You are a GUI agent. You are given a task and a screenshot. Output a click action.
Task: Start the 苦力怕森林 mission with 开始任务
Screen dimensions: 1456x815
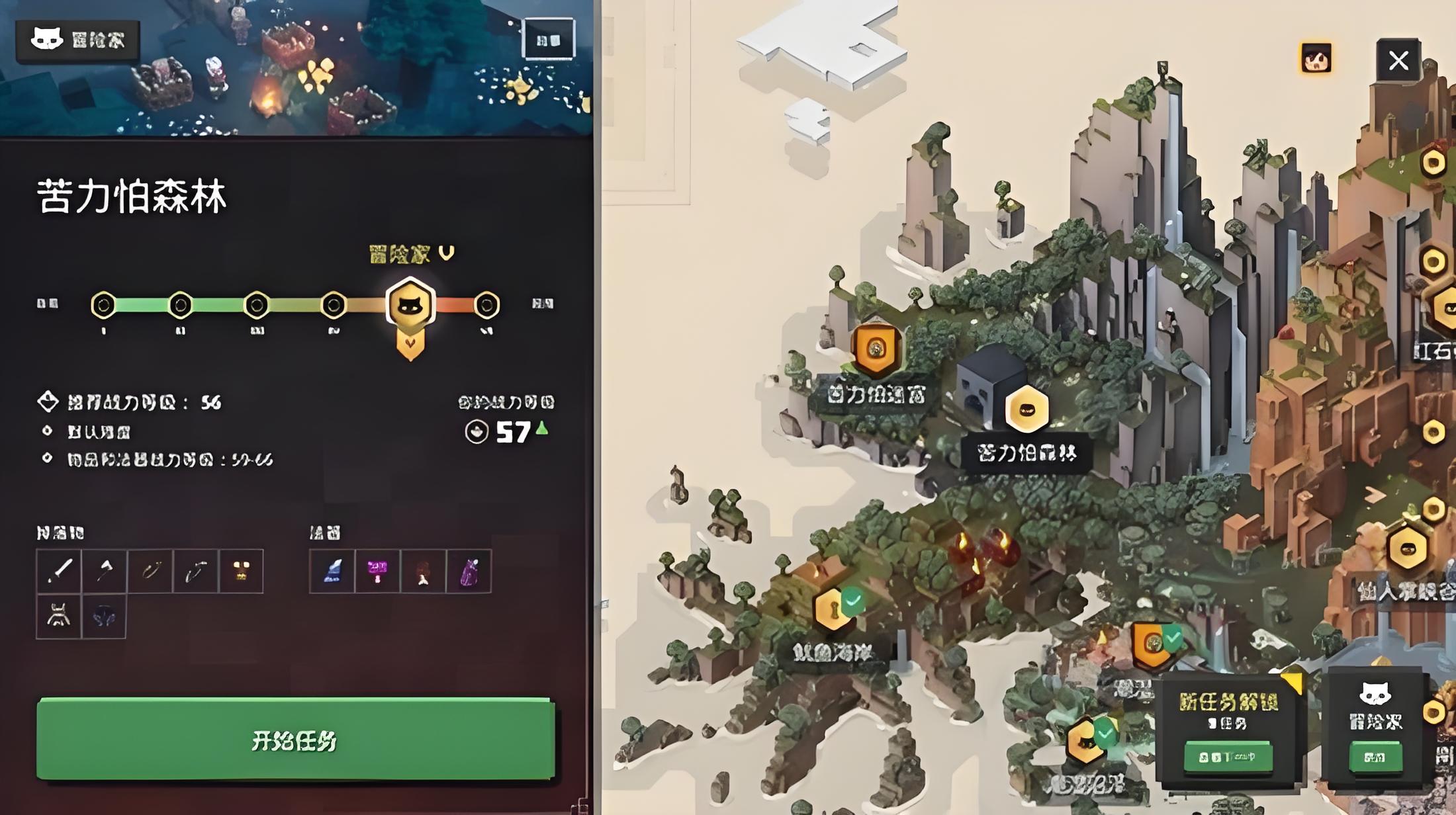[x=295, y=739]
